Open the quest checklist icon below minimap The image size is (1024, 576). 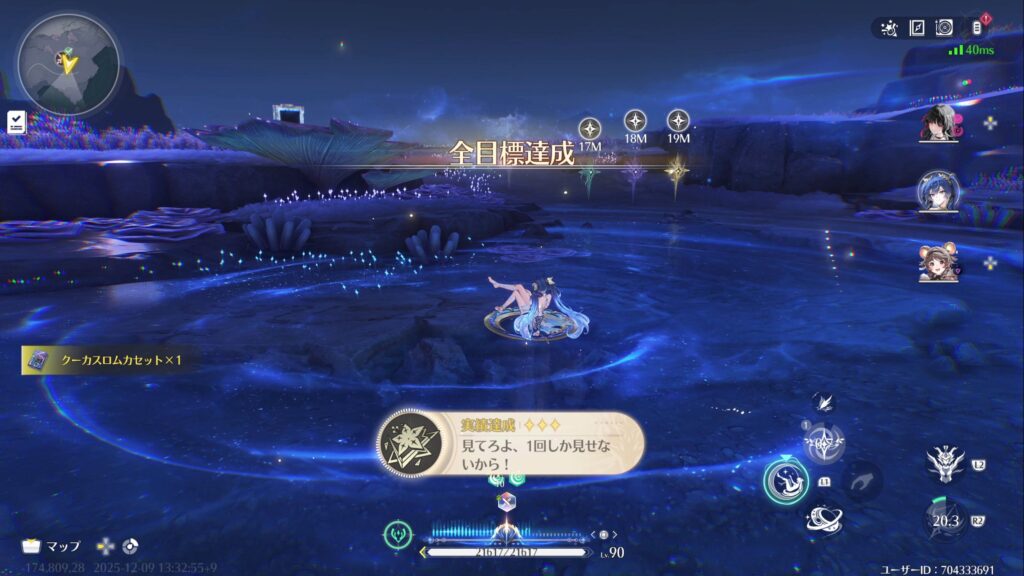click(16, 122)
